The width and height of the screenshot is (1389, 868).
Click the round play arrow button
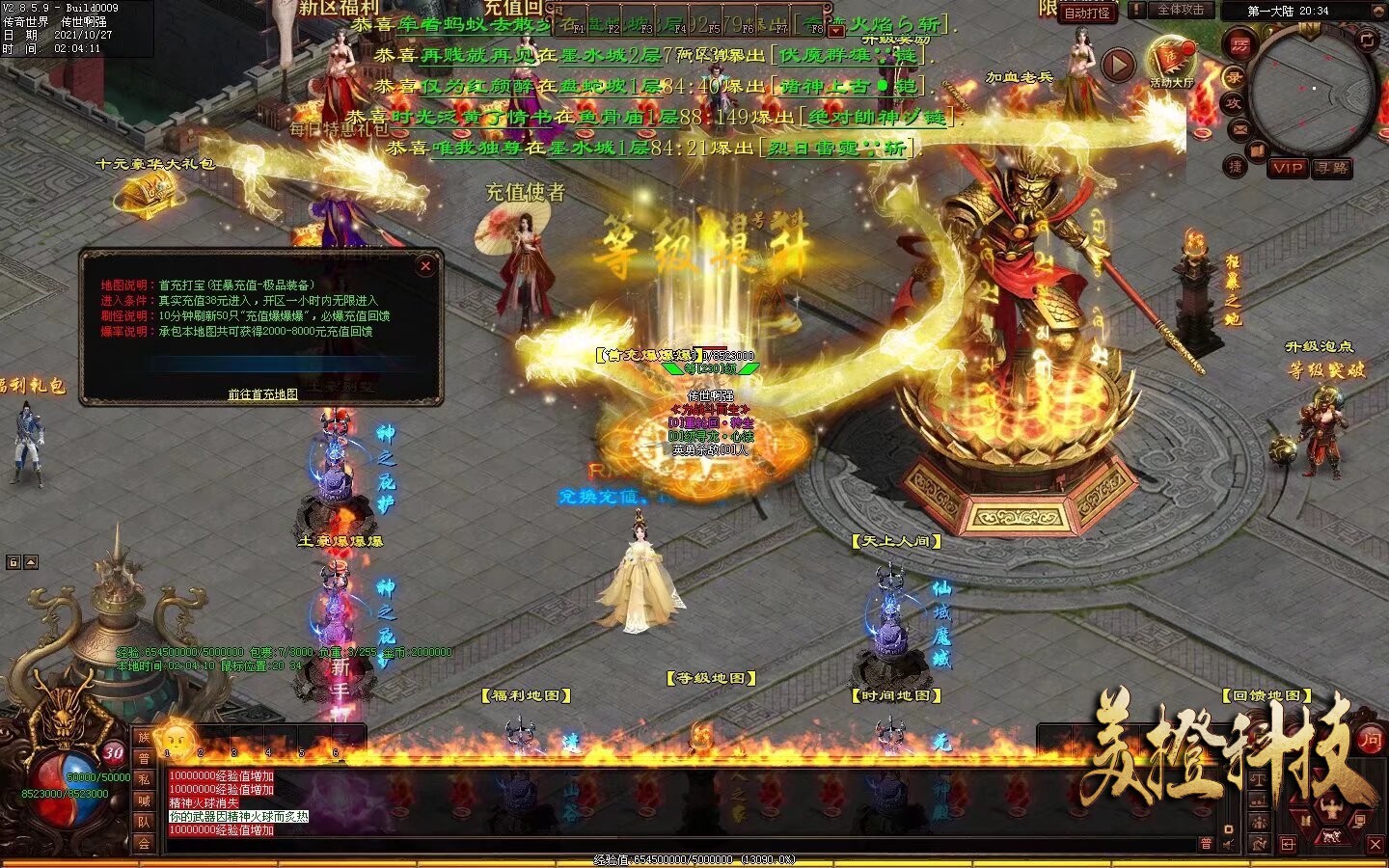[1118, 65]
